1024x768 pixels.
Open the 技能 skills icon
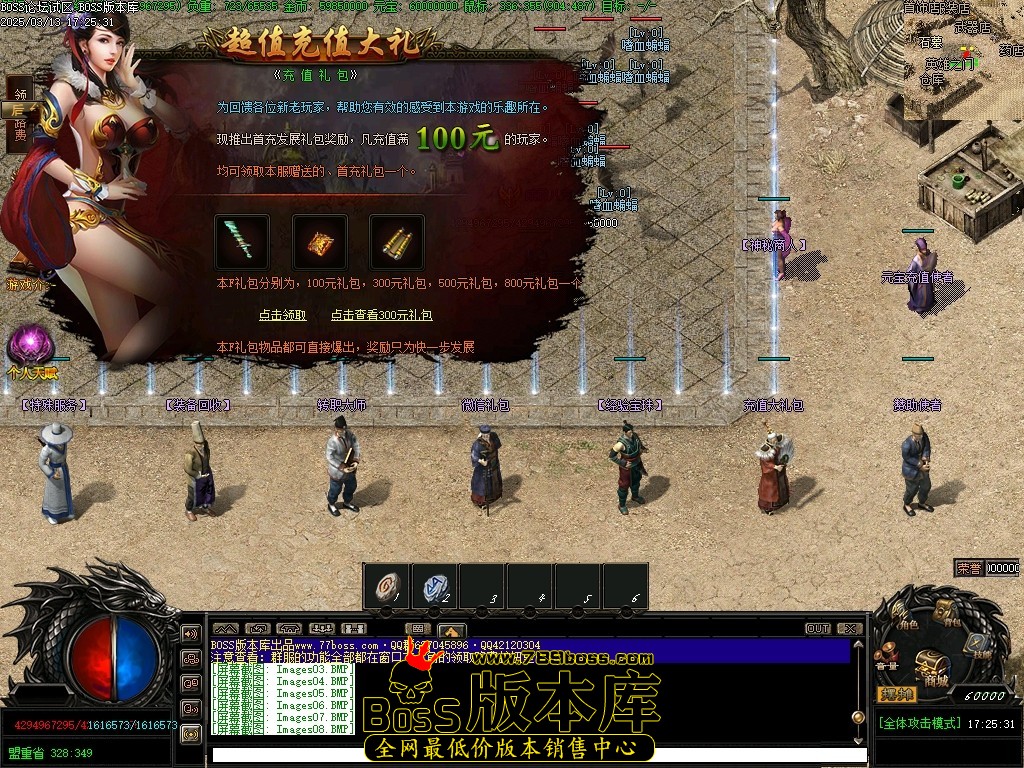click(x=978, y=646)
